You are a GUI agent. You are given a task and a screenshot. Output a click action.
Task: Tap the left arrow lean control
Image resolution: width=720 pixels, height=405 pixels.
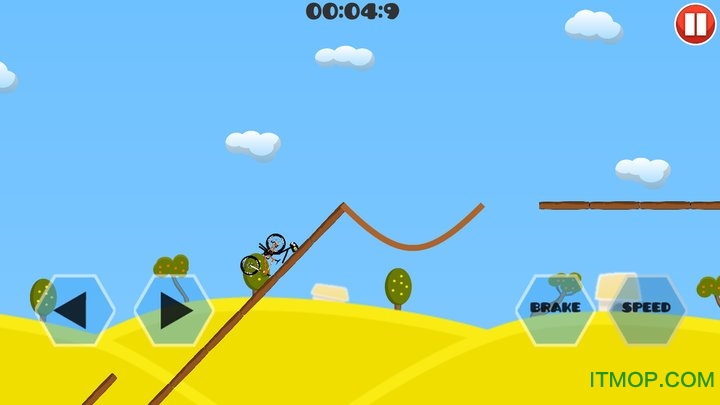(x=74, y=310)
